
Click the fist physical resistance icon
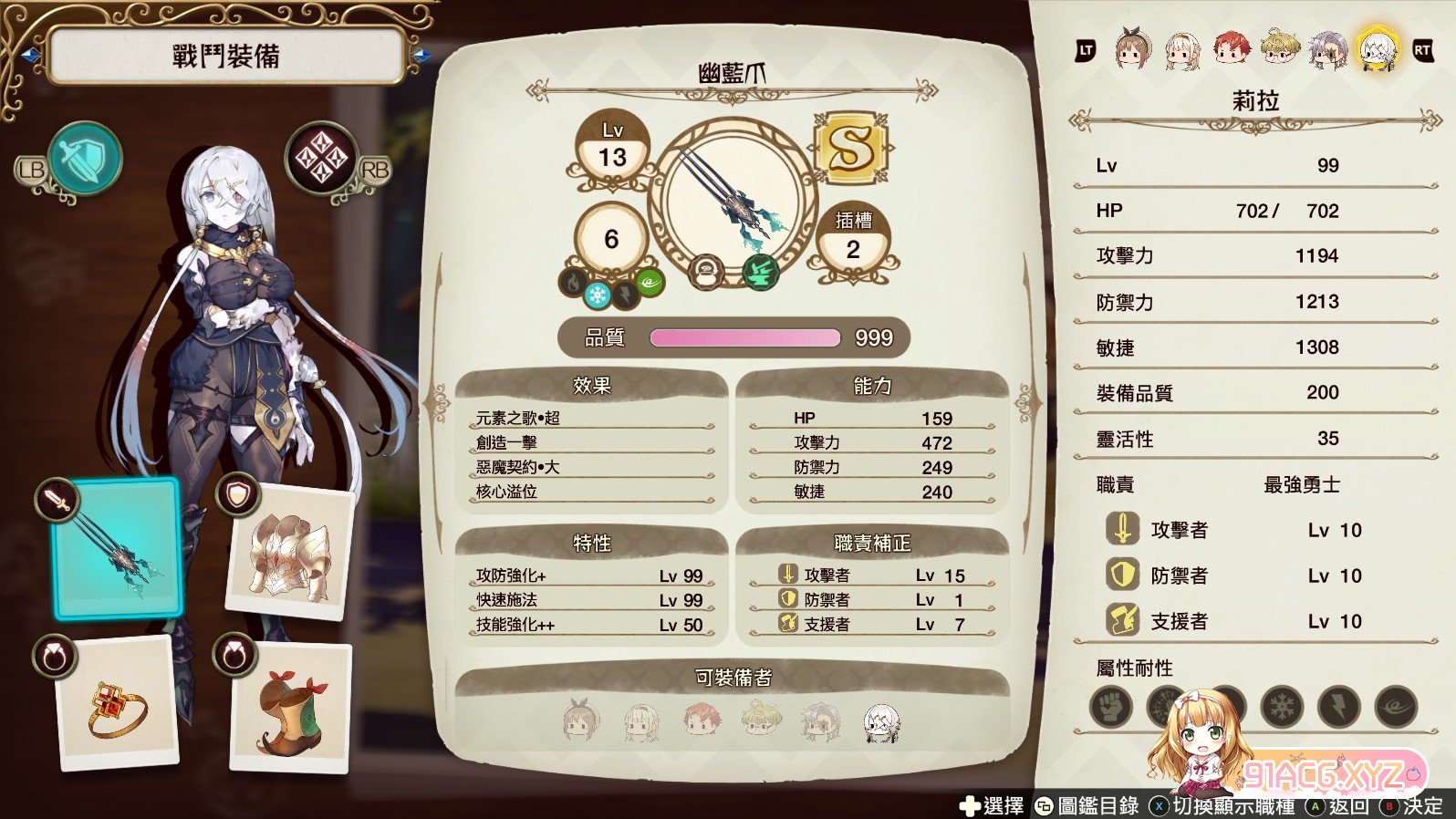click(1110, 707)
